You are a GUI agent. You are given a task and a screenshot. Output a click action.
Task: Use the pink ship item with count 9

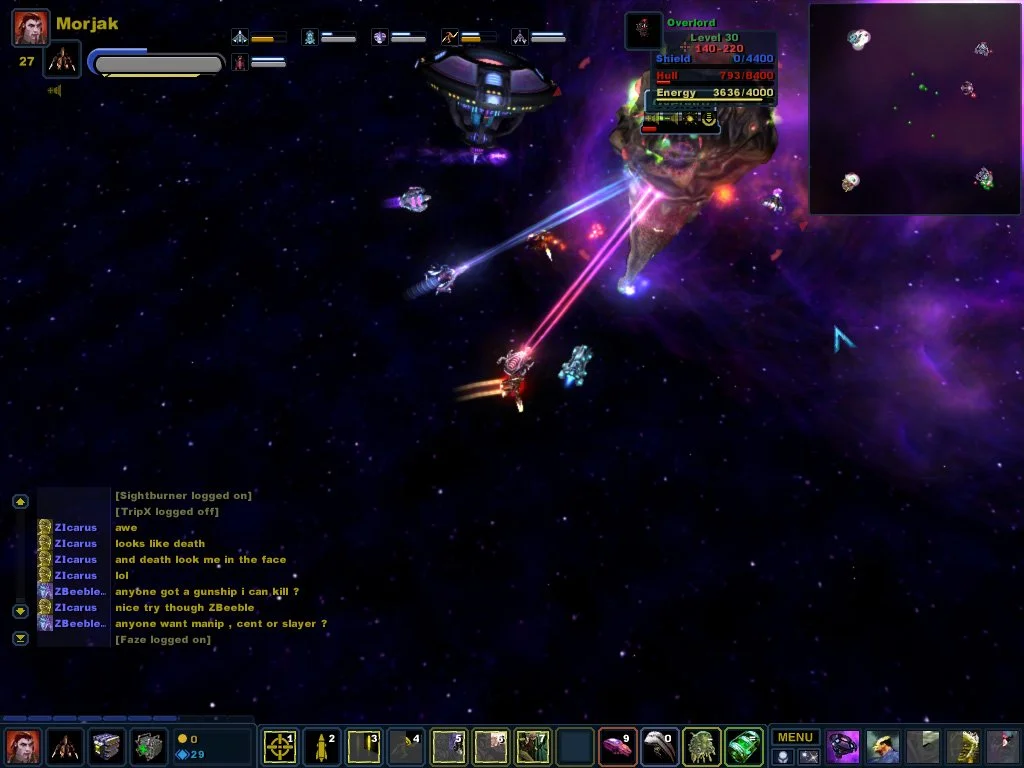coord(617,747)
